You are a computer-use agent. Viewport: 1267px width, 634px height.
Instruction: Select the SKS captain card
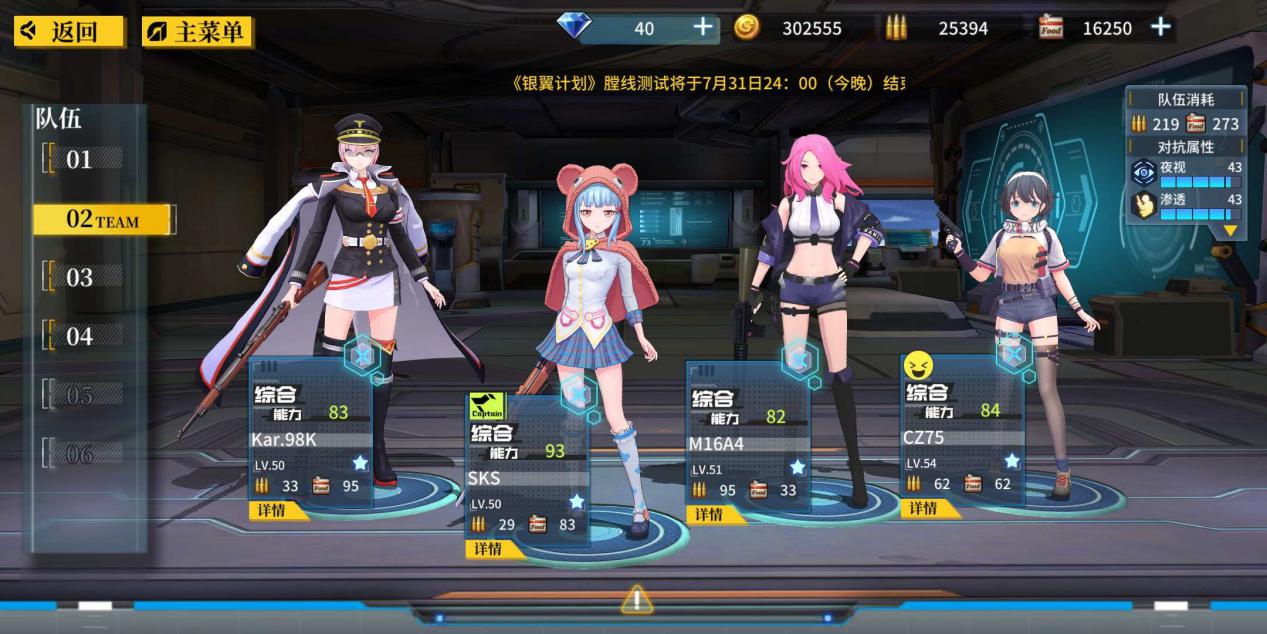coord(527,470)
